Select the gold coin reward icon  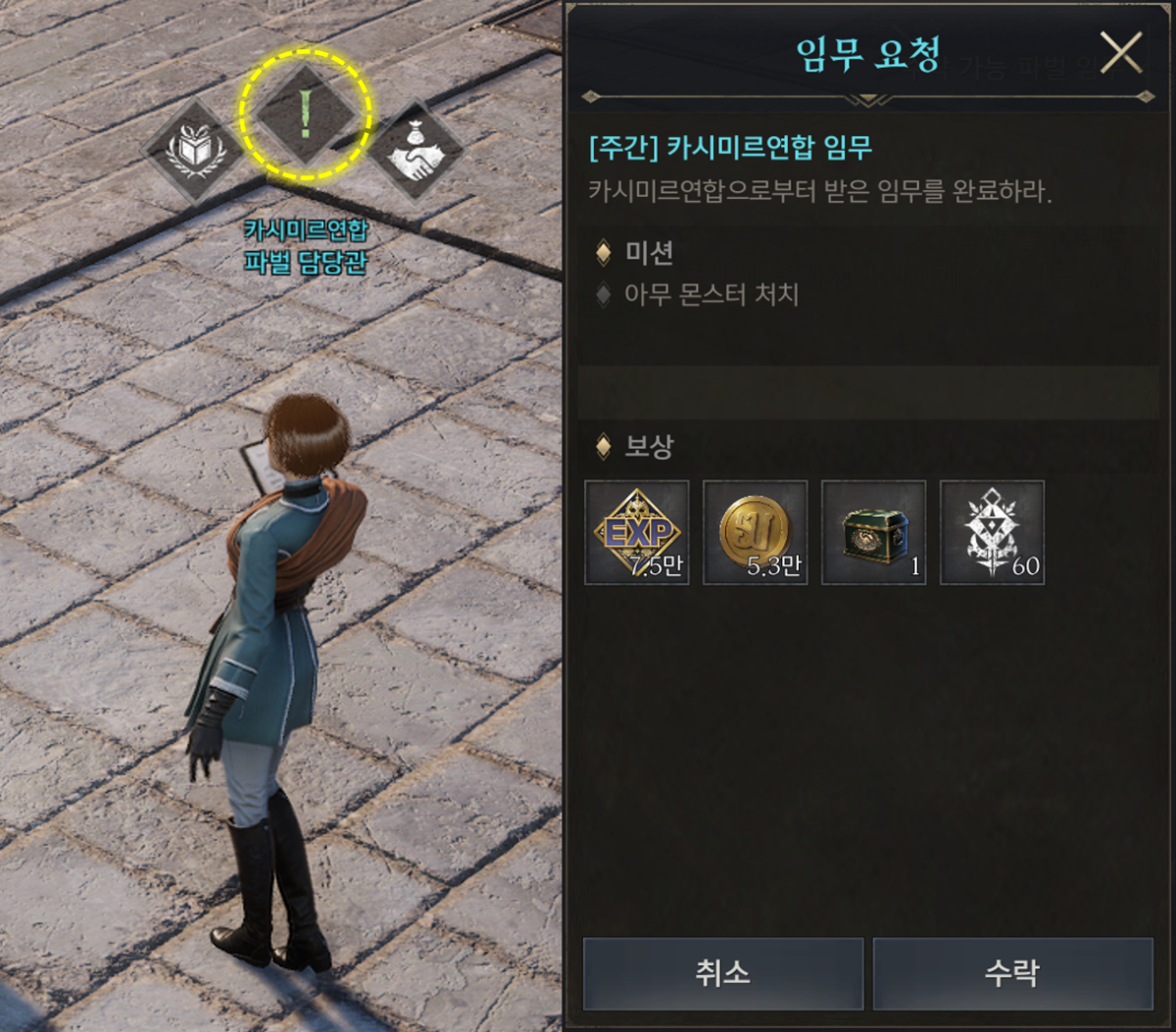click(756, 532)
